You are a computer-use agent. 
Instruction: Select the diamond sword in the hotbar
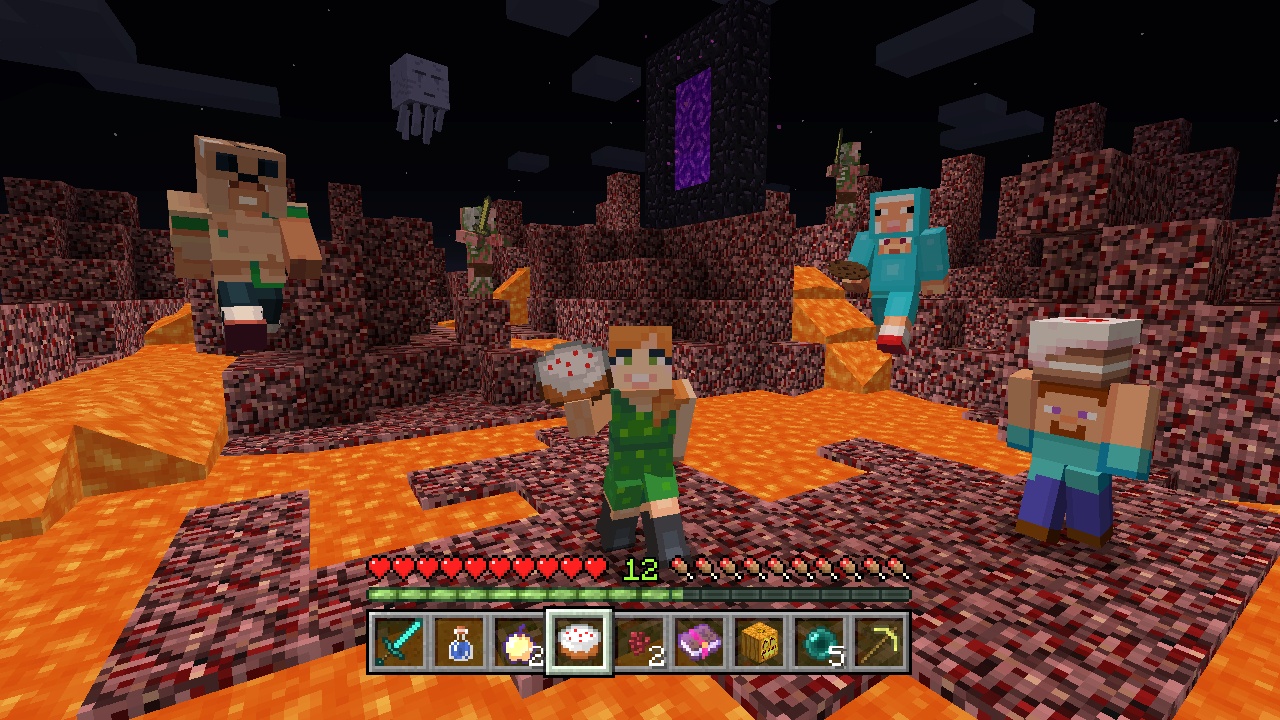point(396,642)
